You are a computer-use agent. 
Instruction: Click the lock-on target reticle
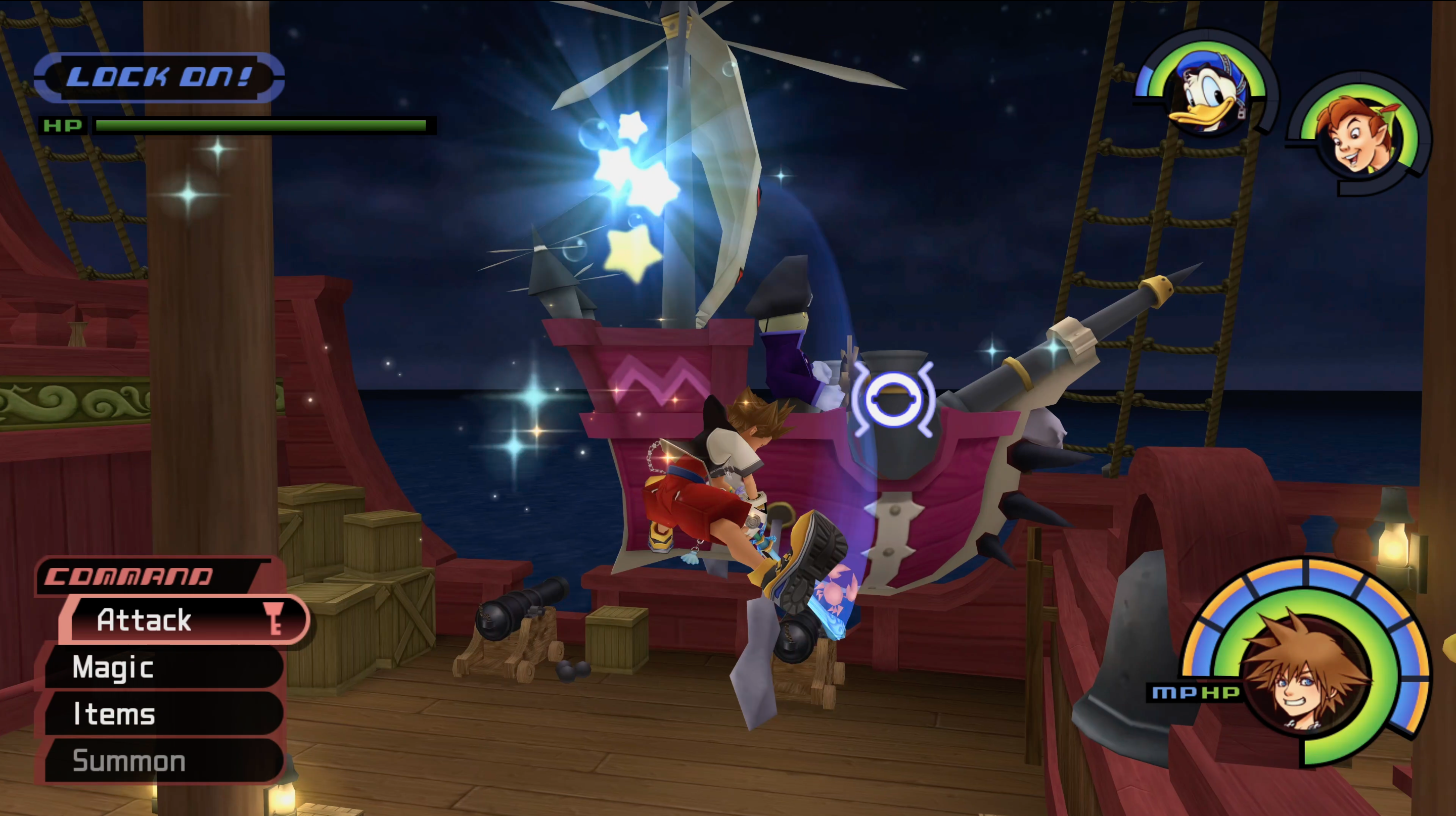893,399
